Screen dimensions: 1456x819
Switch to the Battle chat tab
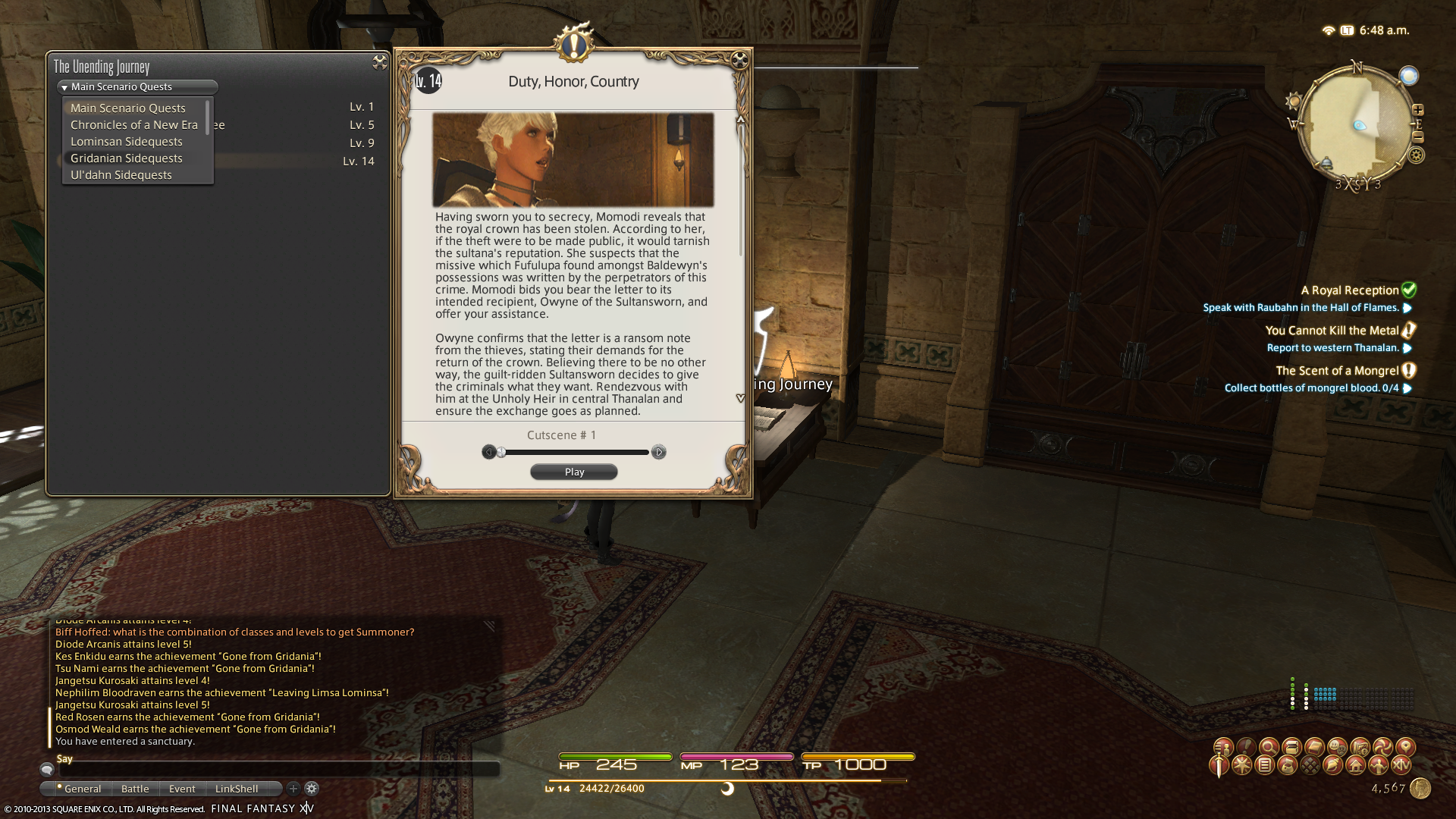(x=135, y=789)
